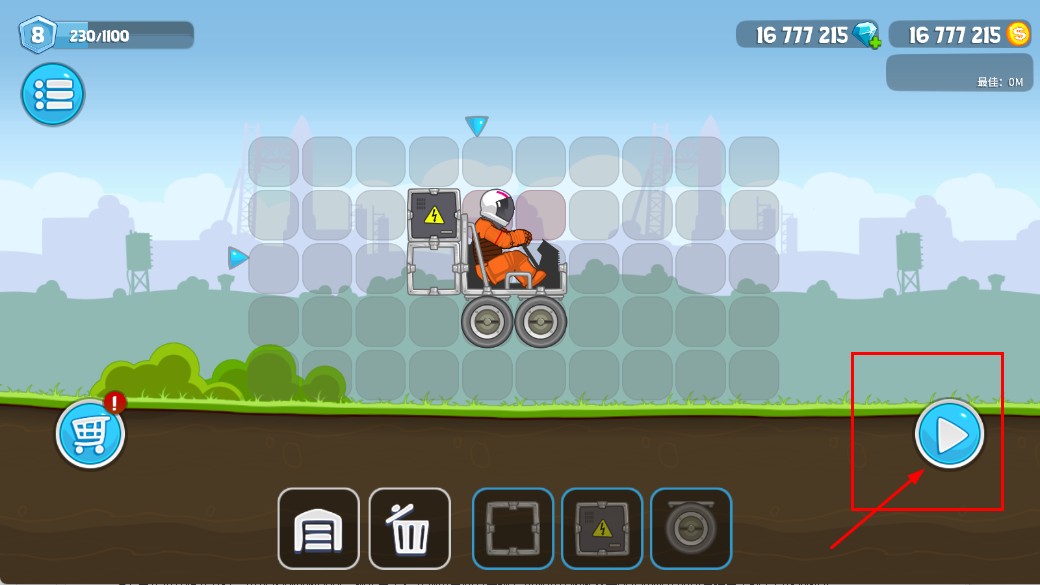Start the drive with the play button
The image size is (1040, 585).
[949, 434]
